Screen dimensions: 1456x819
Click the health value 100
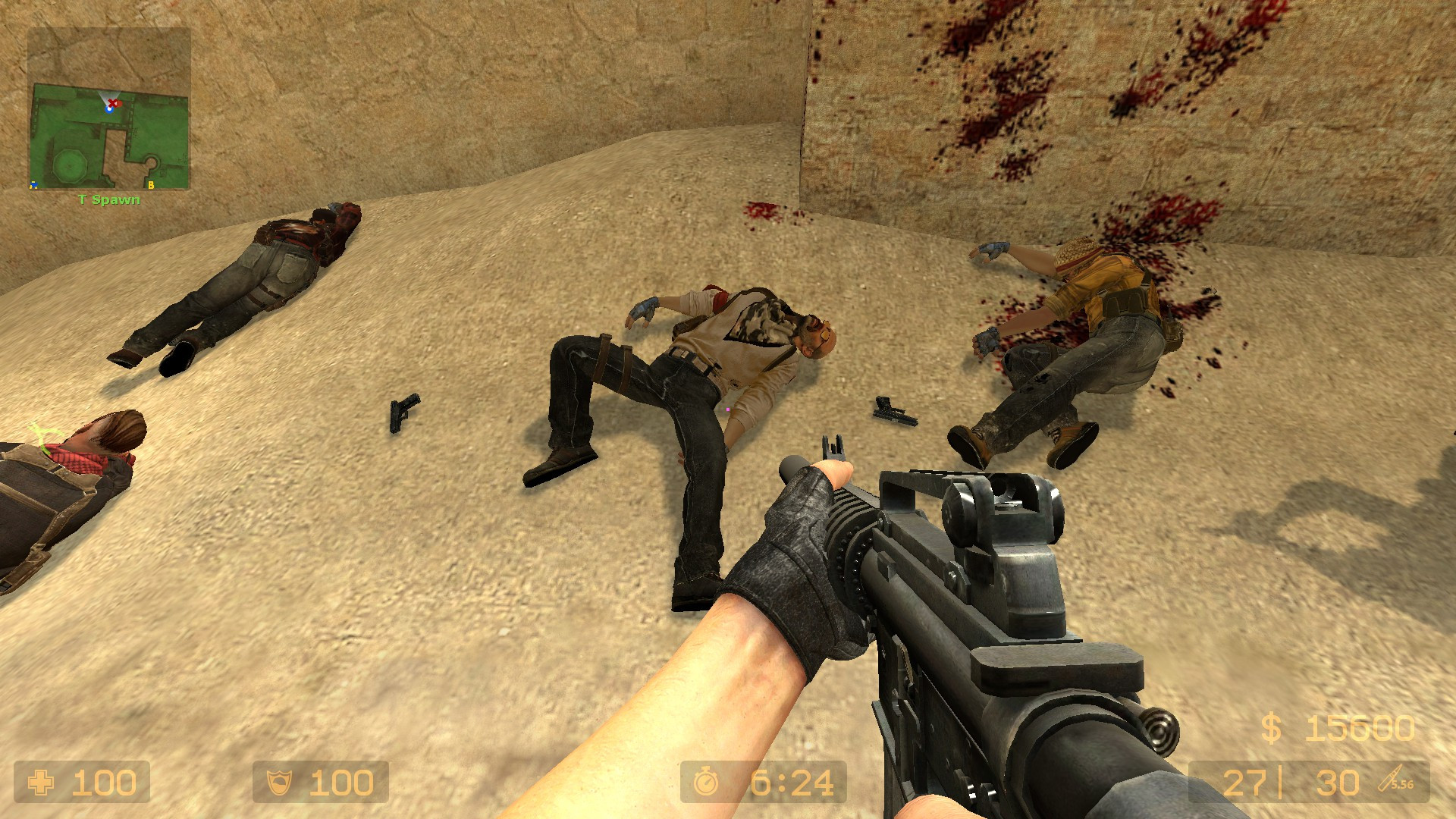click(103, 780)
